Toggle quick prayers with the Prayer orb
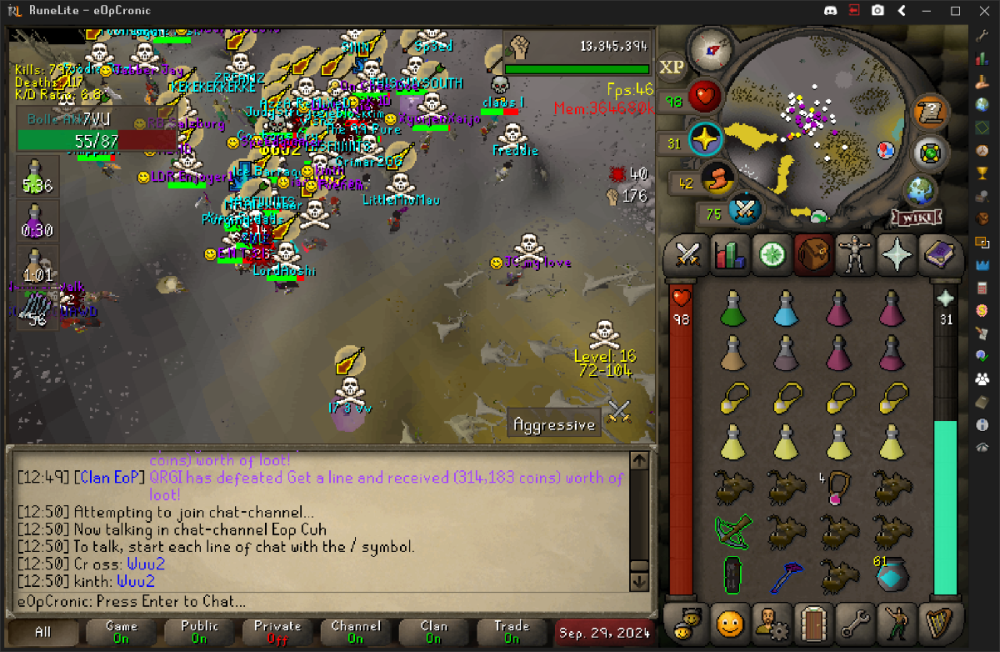This screenshot has width=1000, height=652. [x=705, y=140]
